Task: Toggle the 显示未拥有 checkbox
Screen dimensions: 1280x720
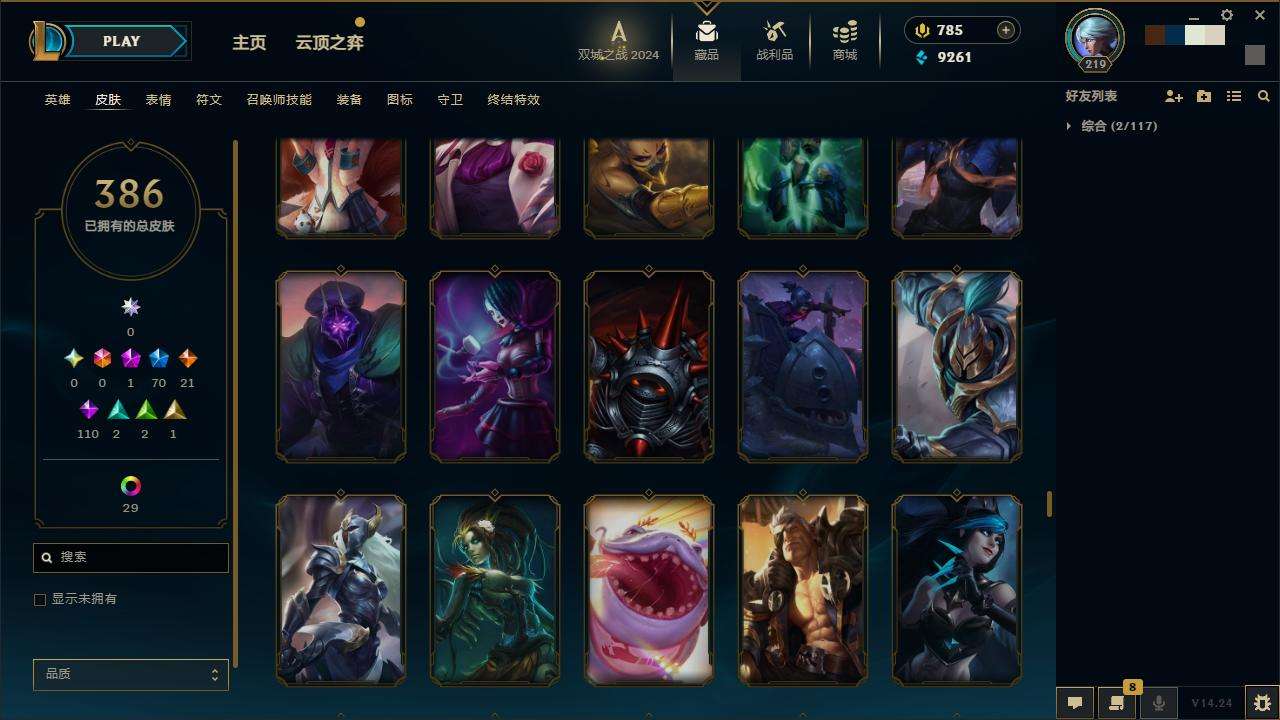Action: [40, 599]
